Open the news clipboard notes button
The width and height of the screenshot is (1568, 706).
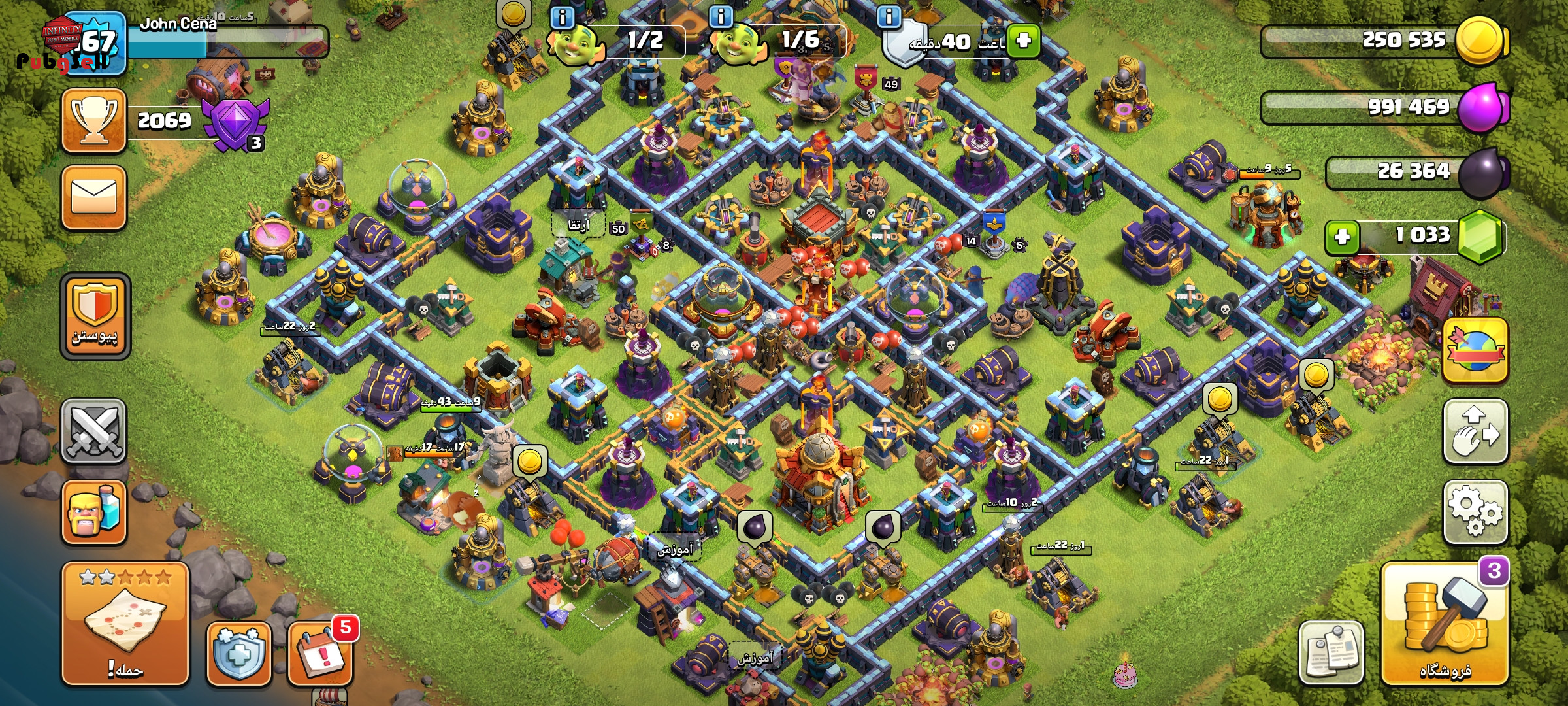[1331, 654]
